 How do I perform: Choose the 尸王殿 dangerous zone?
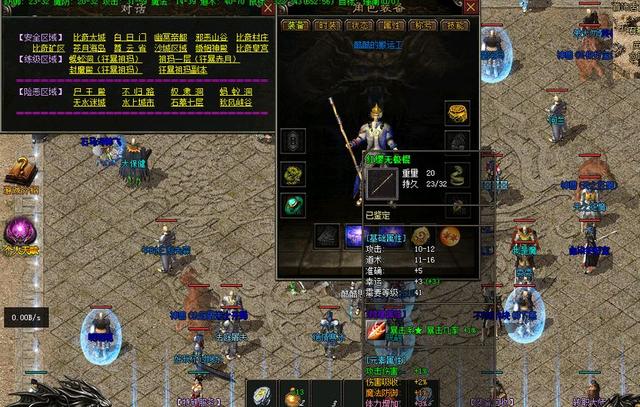coord(85,93)
